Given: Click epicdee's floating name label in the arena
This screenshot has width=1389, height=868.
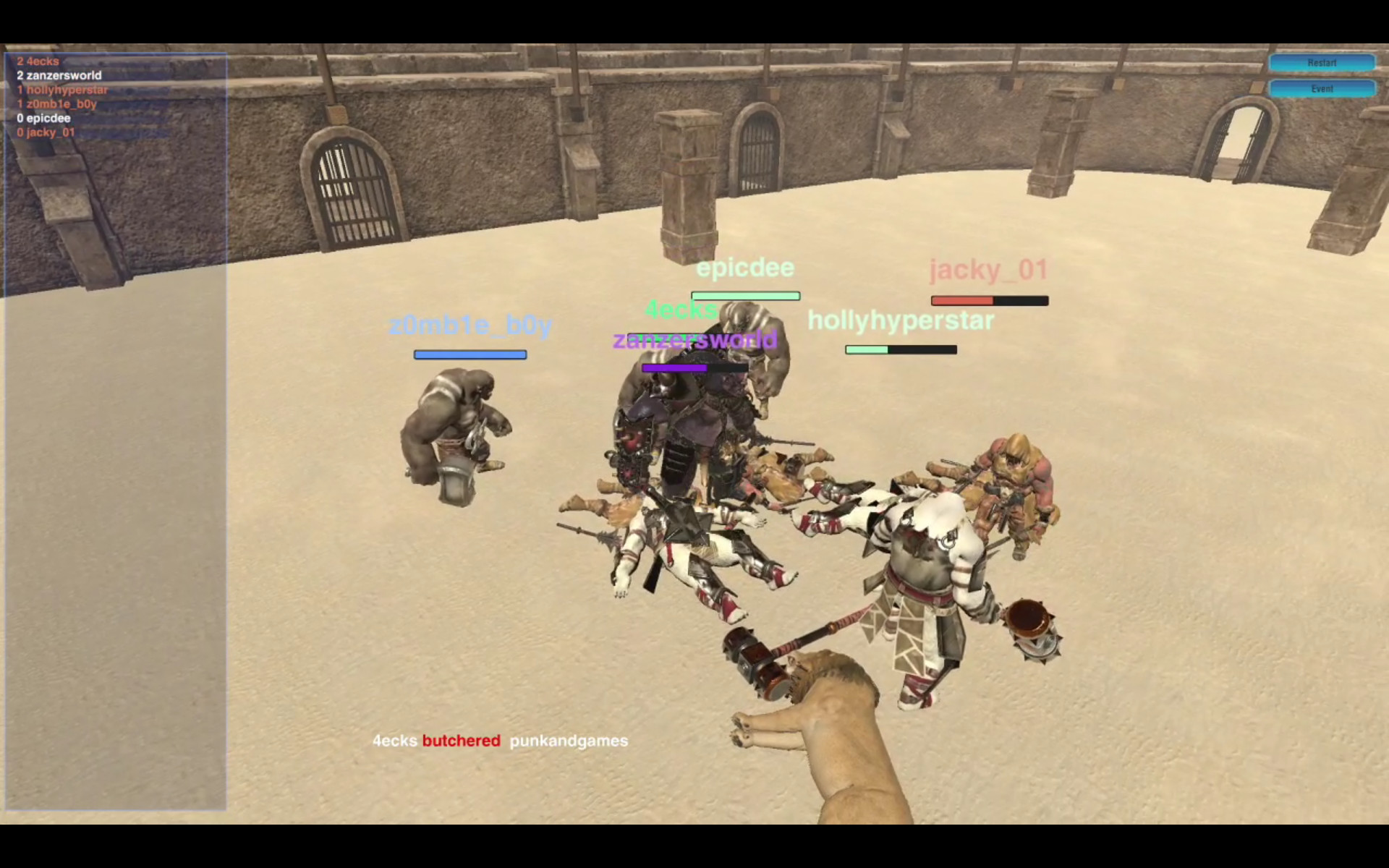Looking at the screenshot, I should pyautogui.click(x=745, y=268).
